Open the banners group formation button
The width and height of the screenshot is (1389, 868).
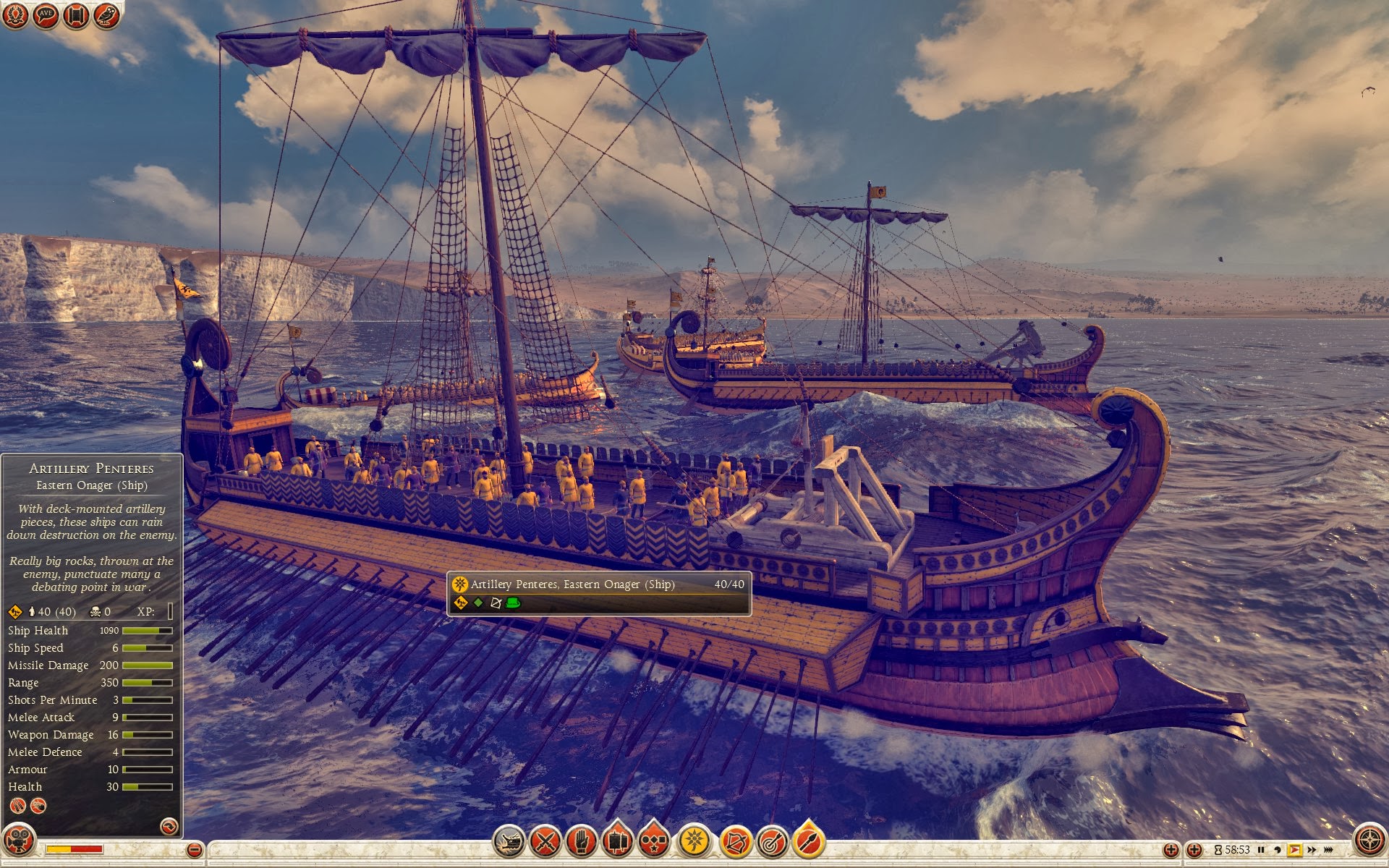pos(618,841)
